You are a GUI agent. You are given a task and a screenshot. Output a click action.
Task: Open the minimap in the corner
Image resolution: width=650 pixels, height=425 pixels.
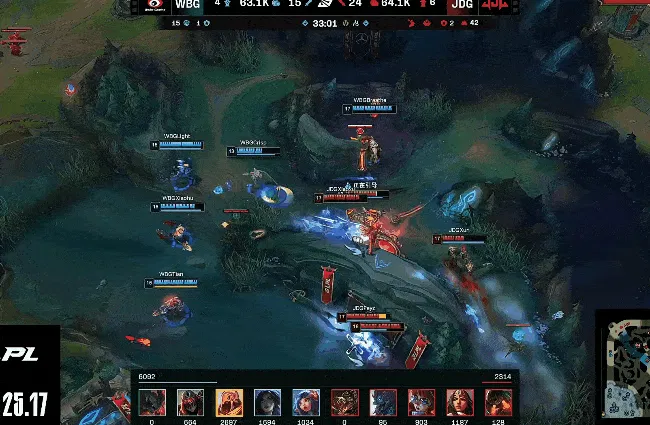[624, 365]
